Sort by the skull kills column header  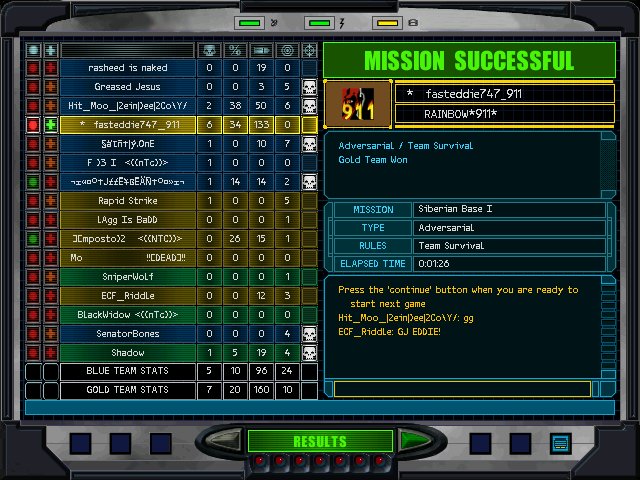click(x=209, y=49)
